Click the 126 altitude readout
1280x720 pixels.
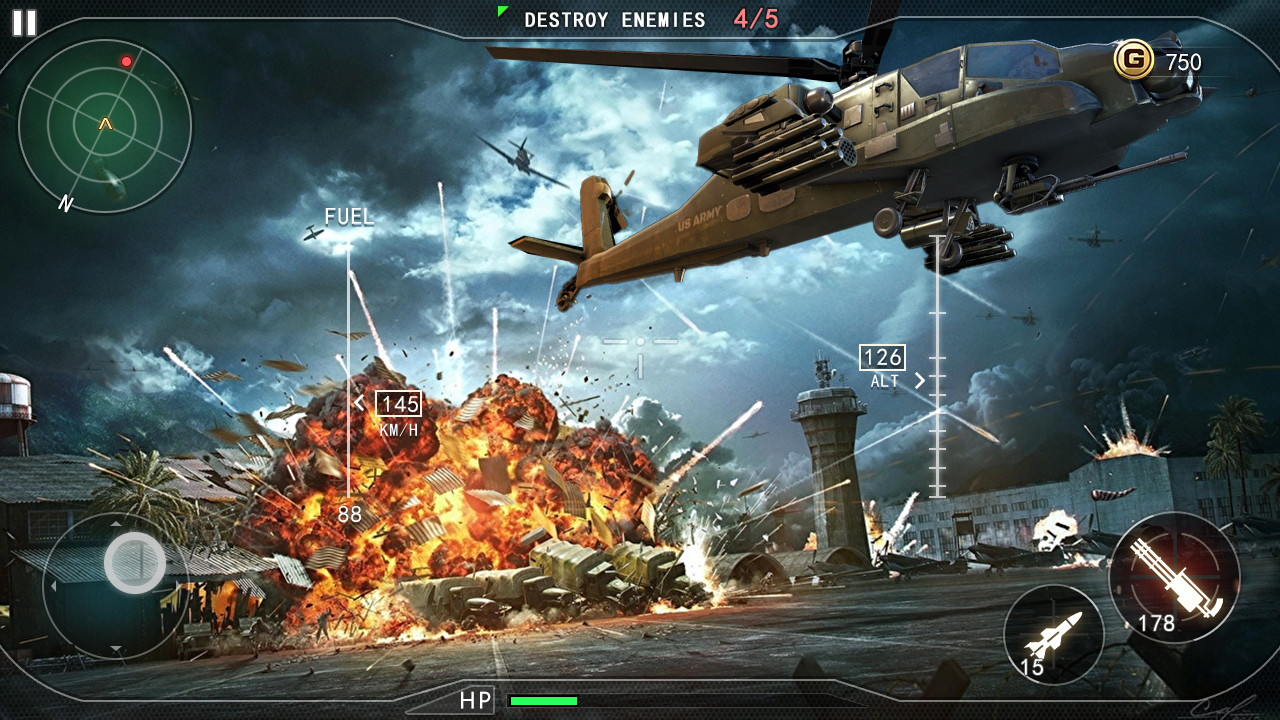(x=880, y=355)
